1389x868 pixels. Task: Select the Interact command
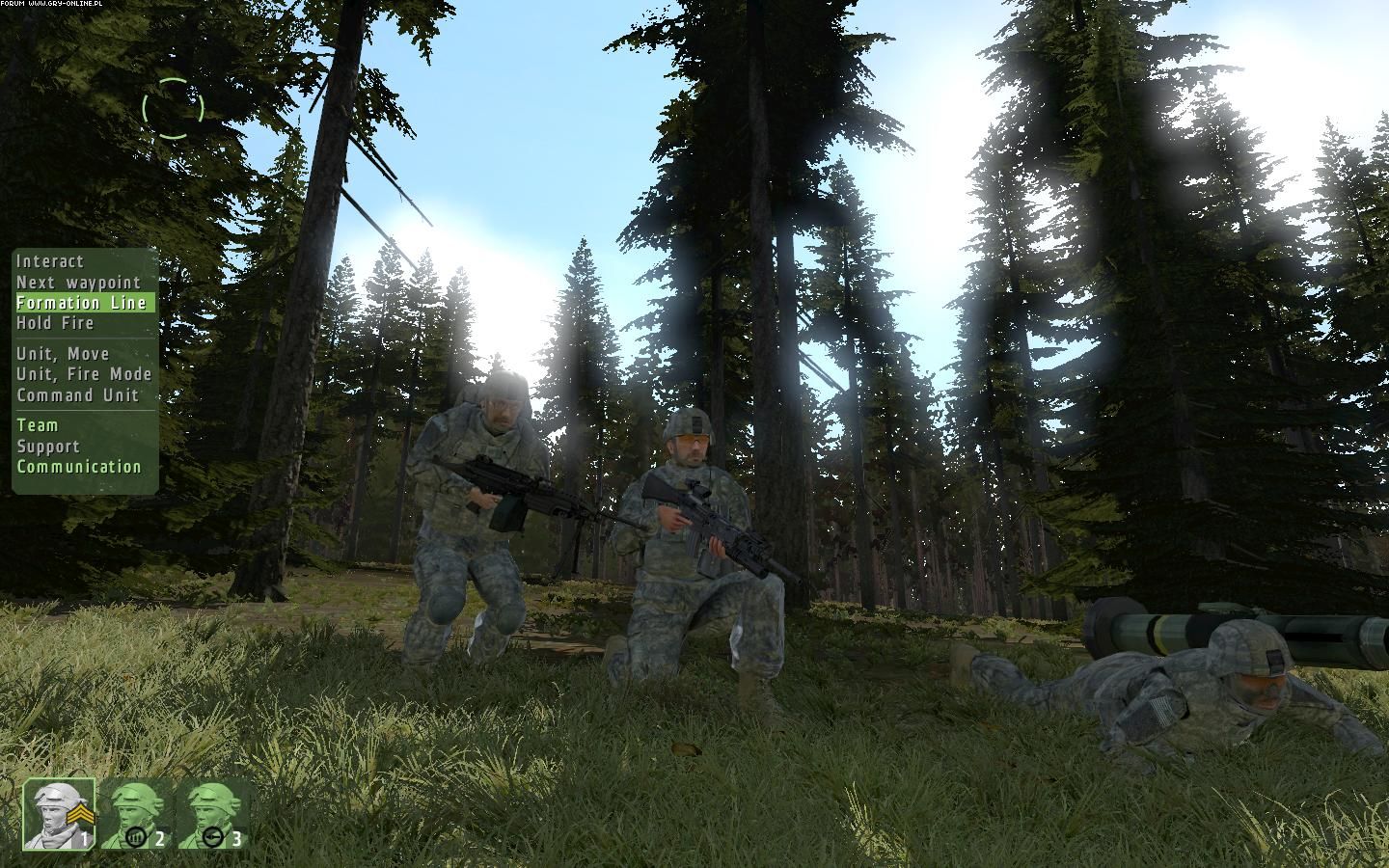point(50,261)
